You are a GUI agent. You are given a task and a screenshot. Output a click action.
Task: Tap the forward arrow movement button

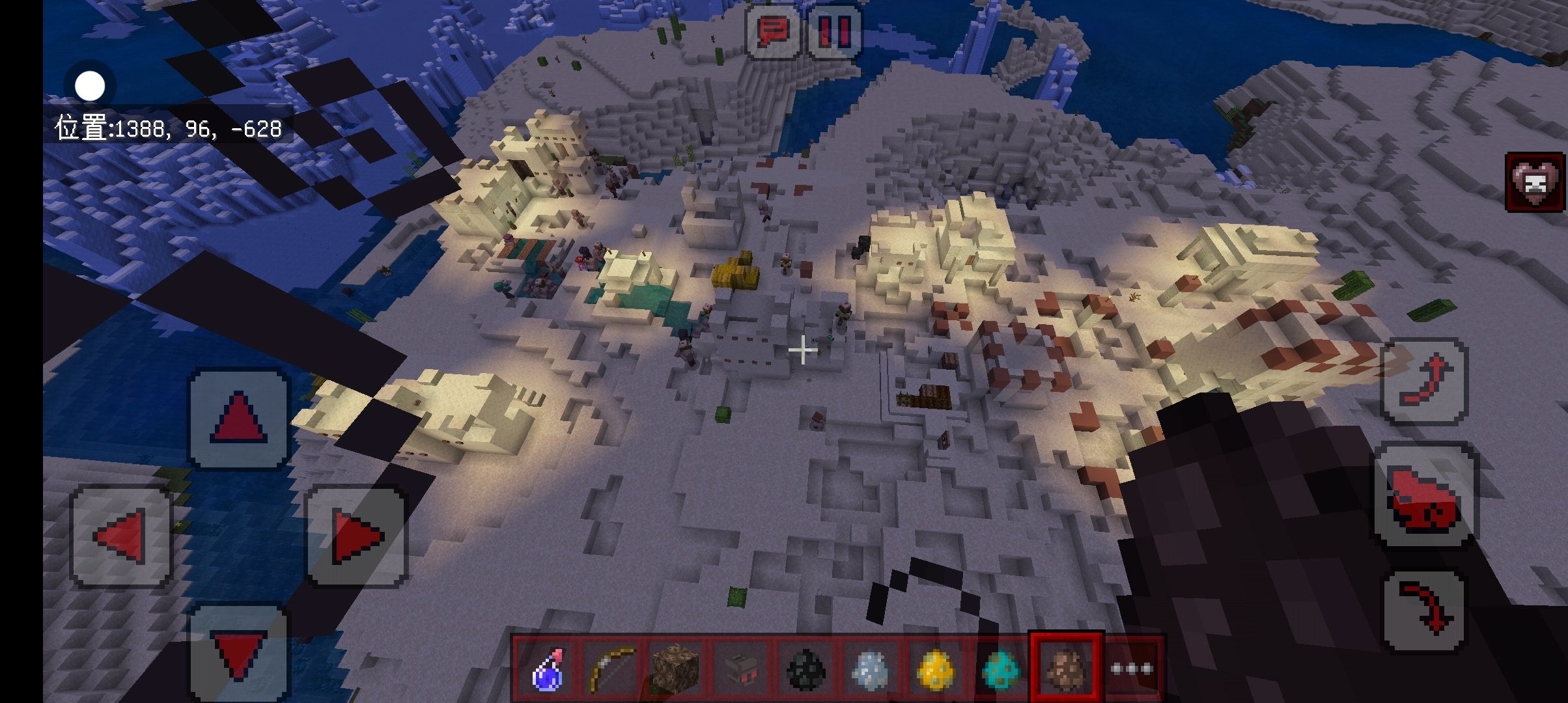[238, 419]
